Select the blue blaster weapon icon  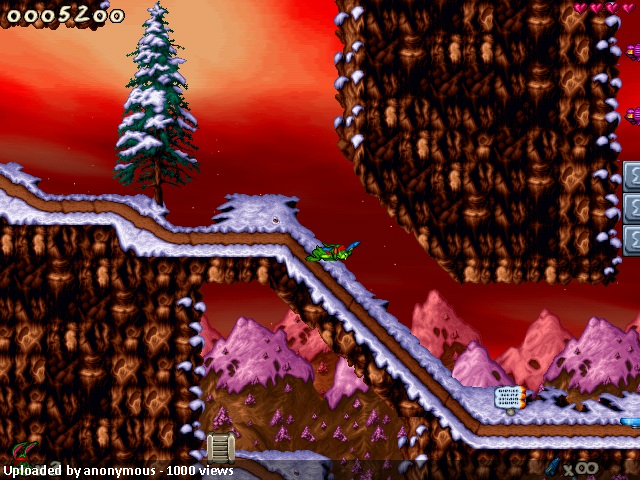click(553, 467)
